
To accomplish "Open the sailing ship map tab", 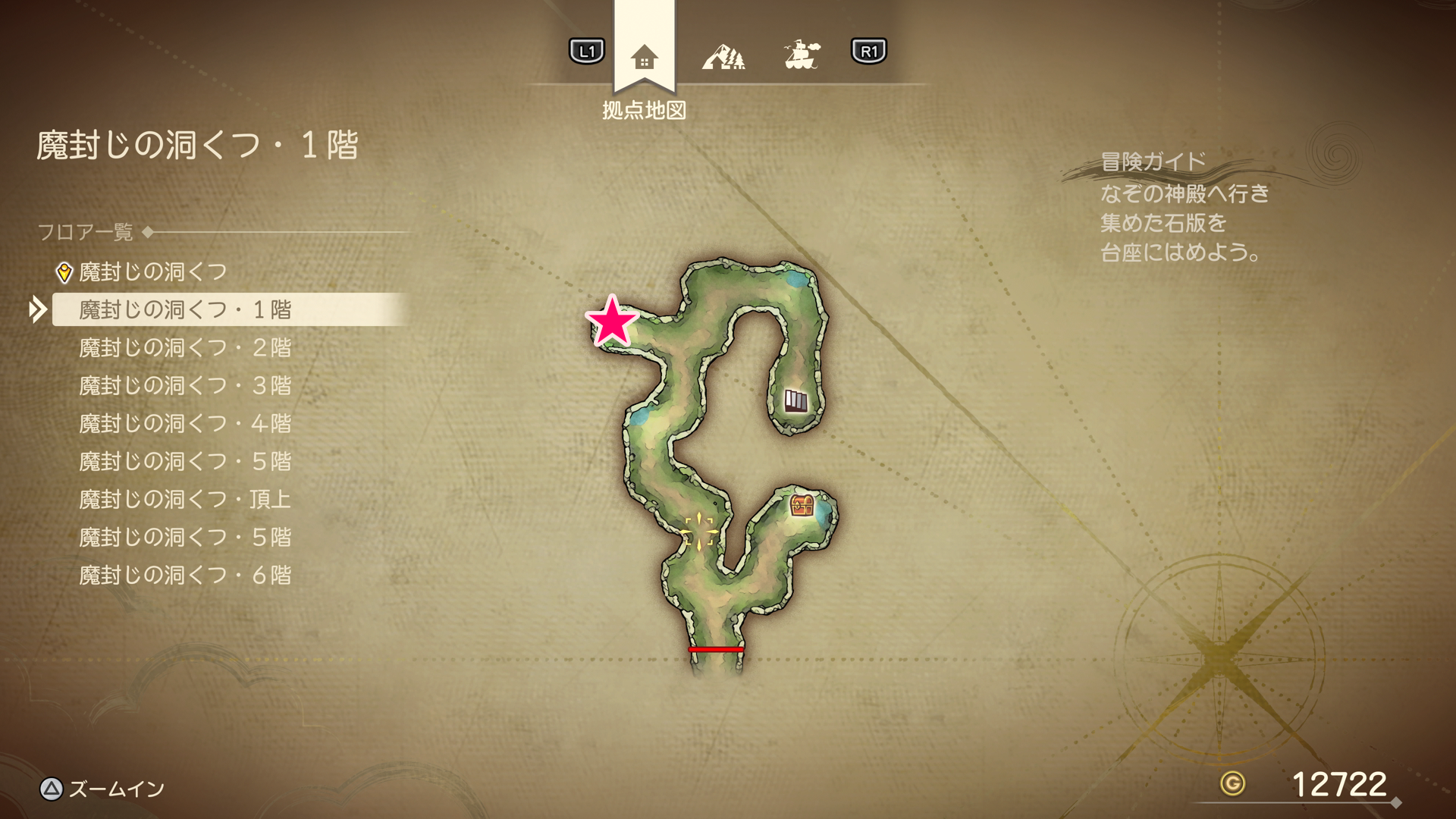I will 802,55.
